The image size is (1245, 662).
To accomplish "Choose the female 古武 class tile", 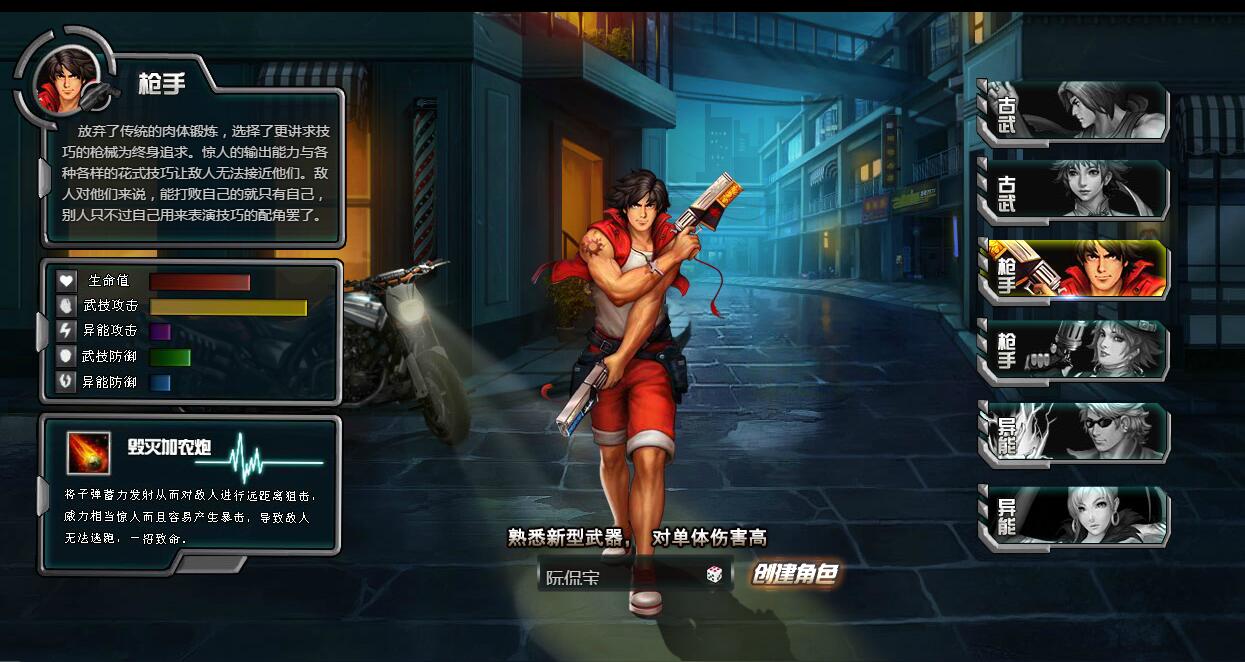I will click(1075, 189).
